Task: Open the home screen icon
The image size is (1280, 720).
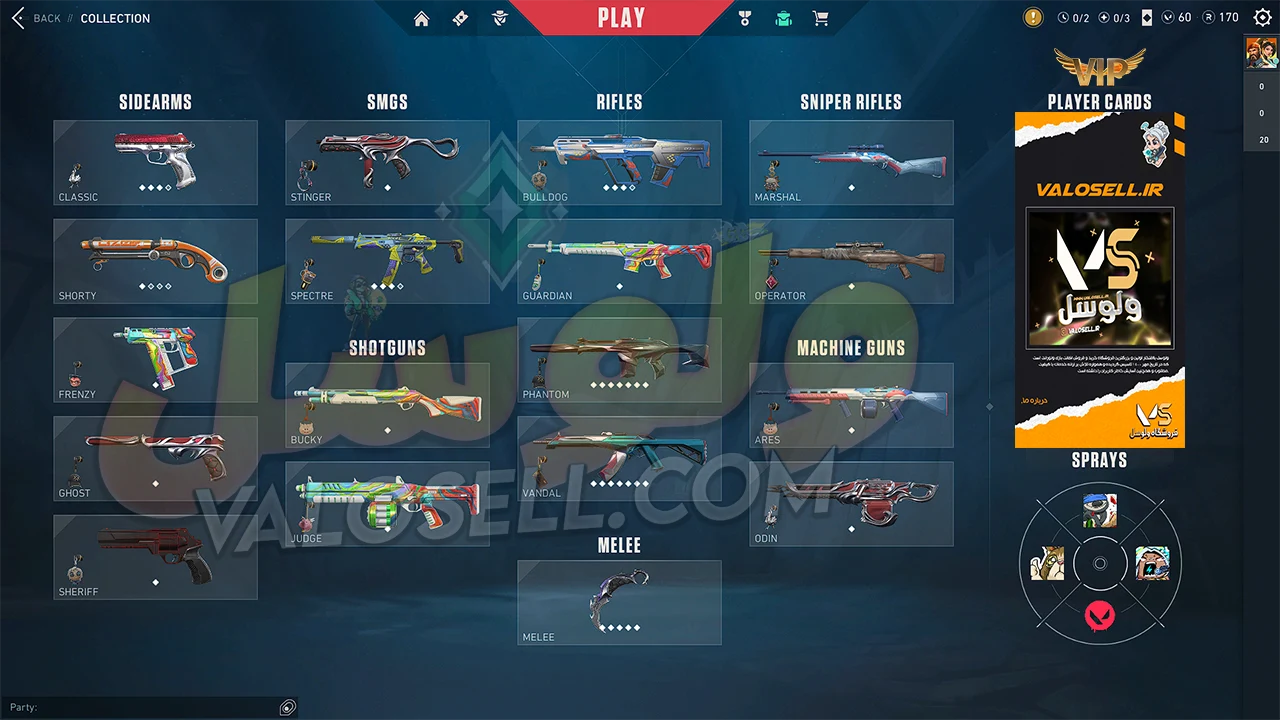Action: pos(422,18)
